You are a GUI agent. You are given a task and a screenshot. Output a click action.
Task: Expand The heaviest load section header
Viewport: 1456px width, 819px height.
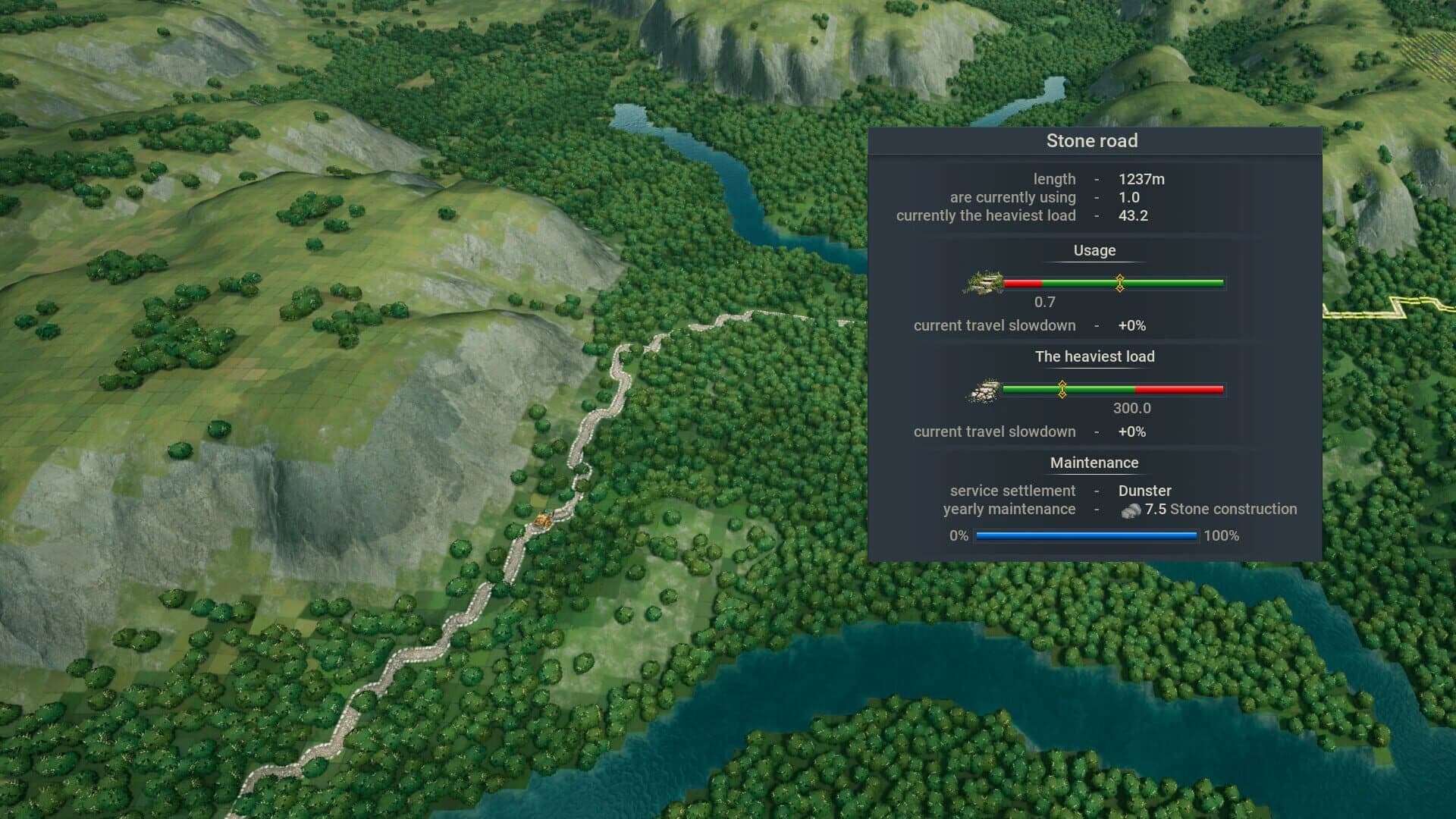pos(1095,356)
